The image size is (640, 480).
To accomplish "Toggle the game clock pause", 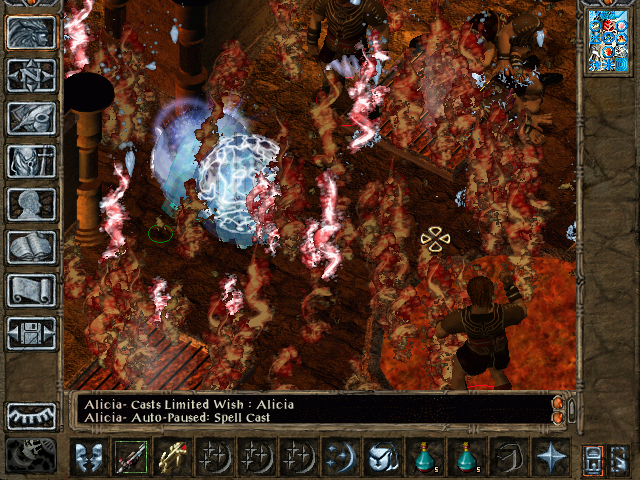I will coord(31,456).
